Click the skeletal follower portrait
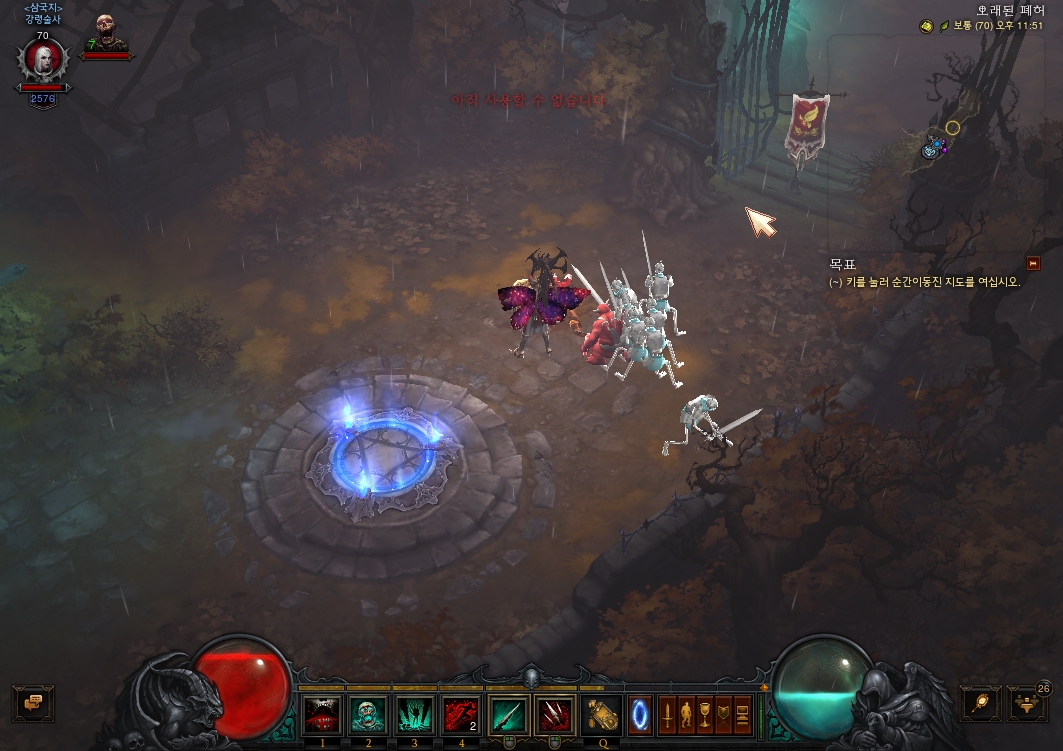 point(105,33)
